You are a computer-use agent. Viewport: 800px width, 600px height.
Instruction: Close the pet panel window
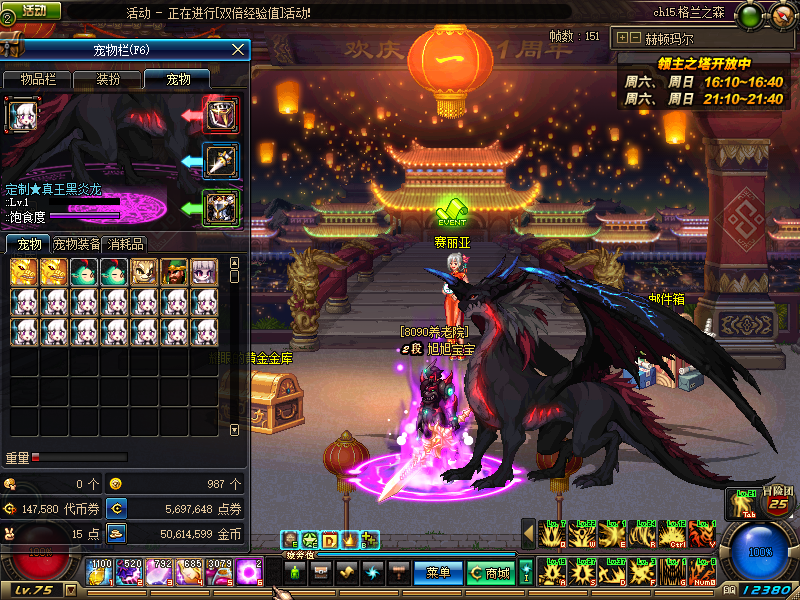238,49
